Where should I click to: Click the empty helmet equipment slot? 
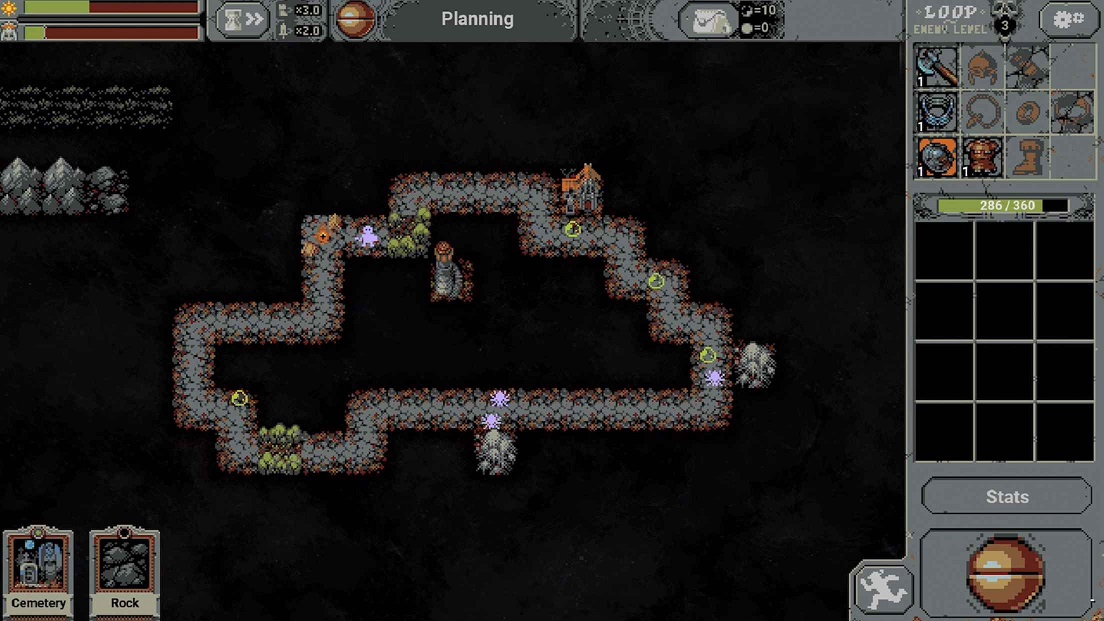pyautogui.click(x=982, y=67)
